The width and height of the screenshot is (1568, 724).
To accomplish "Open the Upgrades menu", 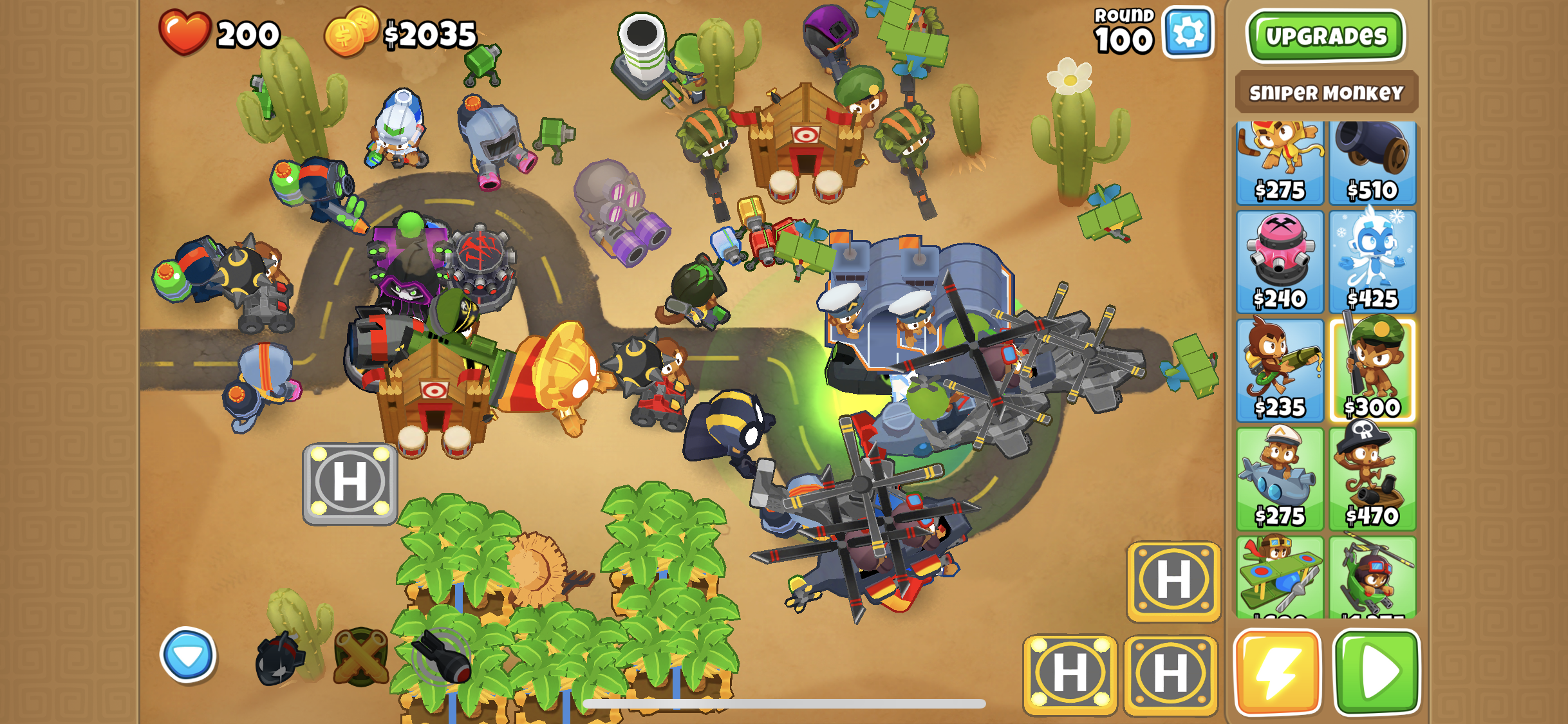I will (x=1325, y=36).
